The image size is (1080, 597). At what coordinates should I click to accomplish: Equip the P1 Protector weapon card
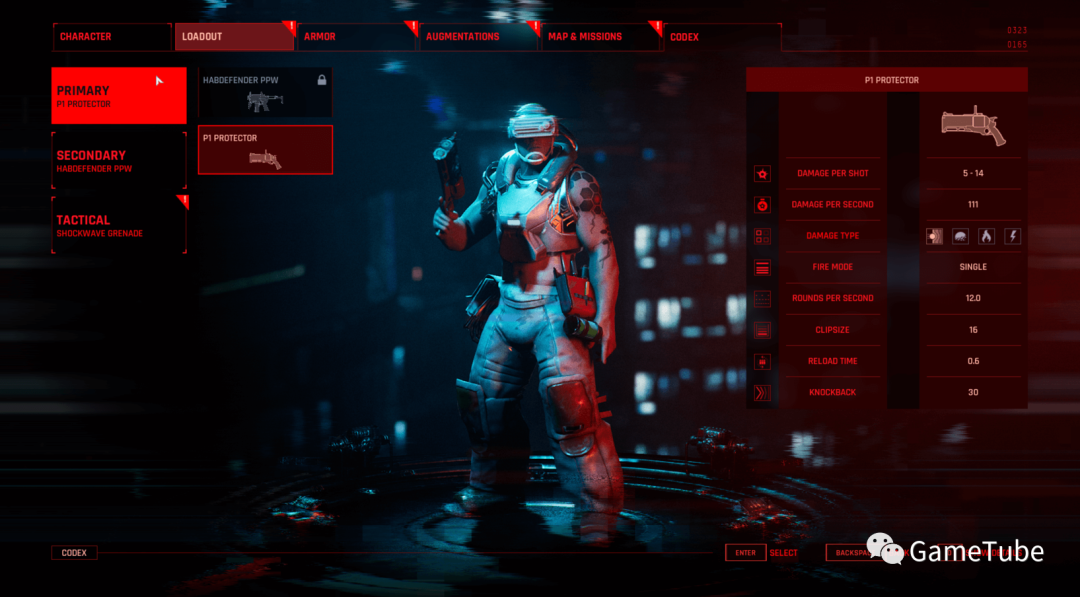coord(265,150)
